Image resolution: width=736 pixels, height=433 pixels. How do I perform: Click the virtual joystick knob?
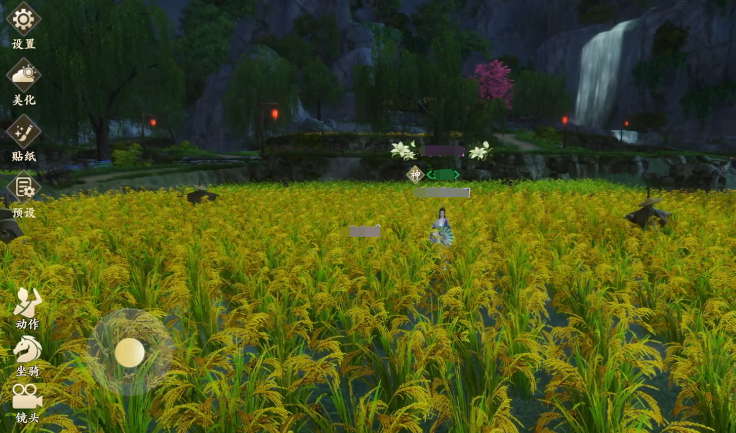click(130, 352)
